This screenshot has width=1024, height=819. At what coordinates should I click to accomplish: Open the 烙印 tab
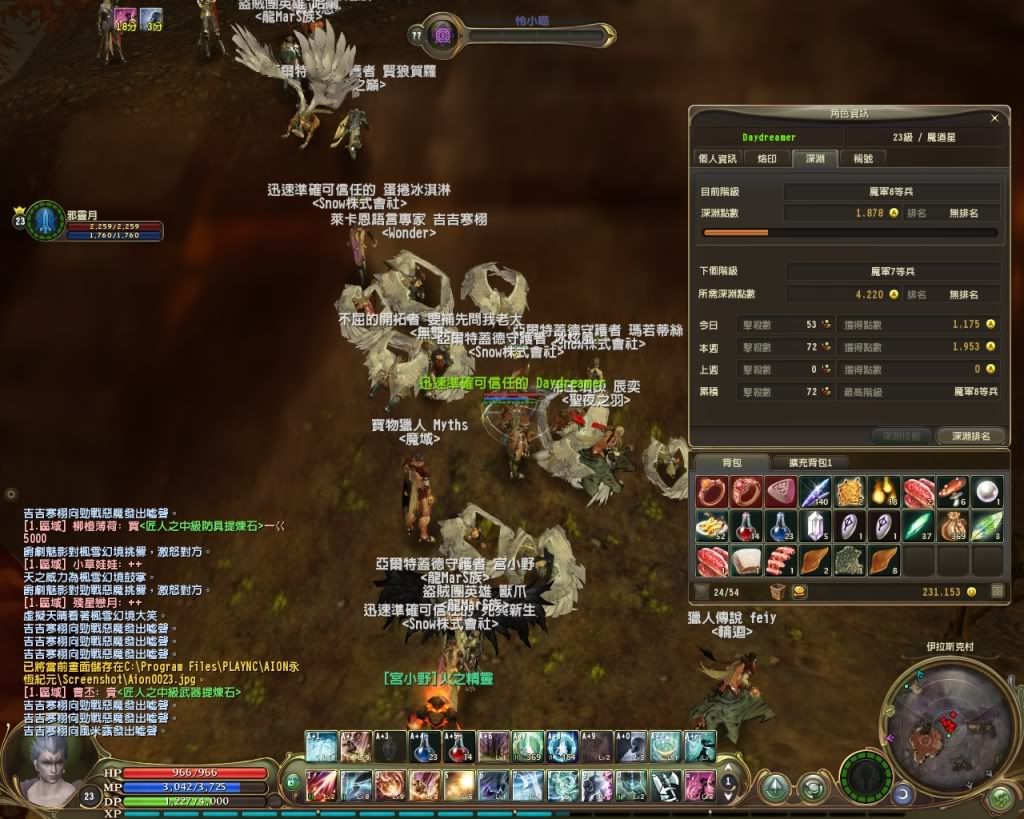[x=766, y=158]
